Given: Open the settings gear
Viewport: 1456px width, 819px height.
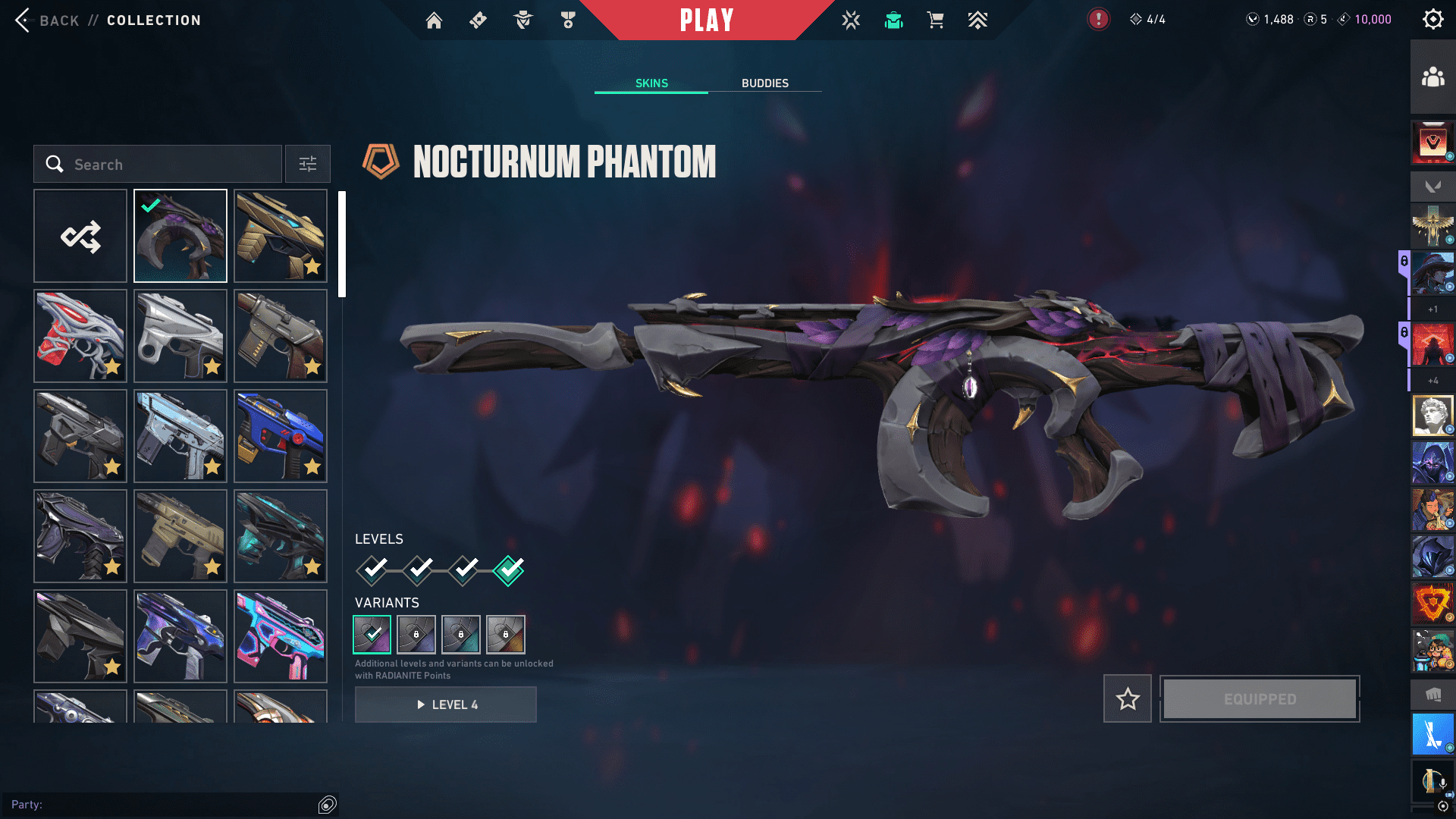Looking at the screenshot, I should 1432,20.
